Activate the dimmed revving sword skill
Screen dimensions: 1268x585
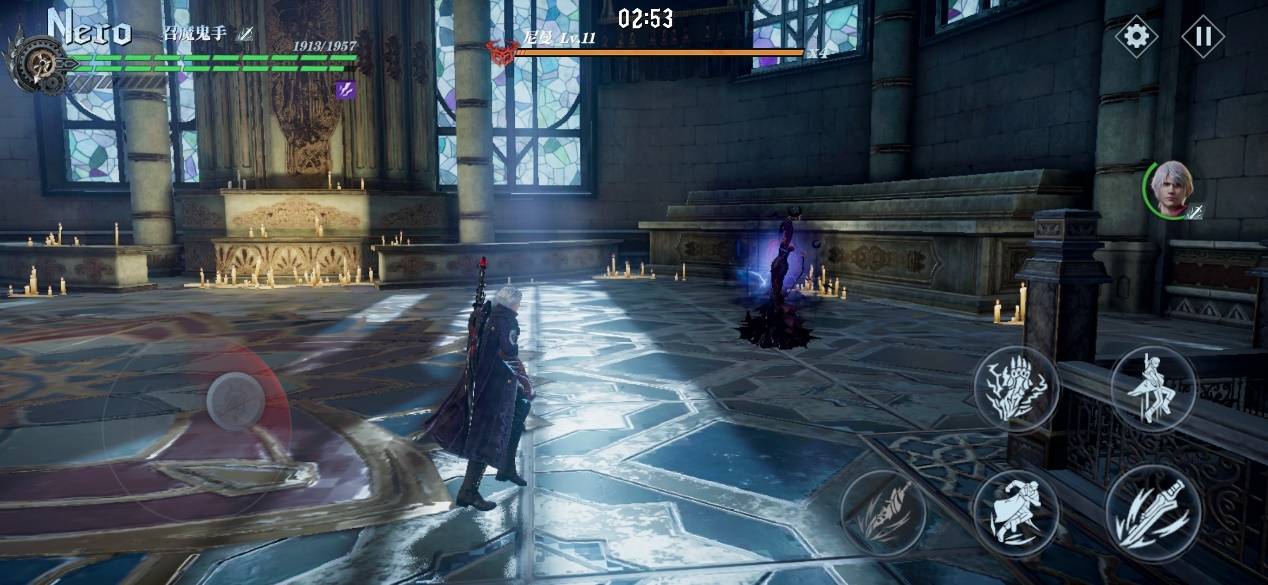click(883, 512)
